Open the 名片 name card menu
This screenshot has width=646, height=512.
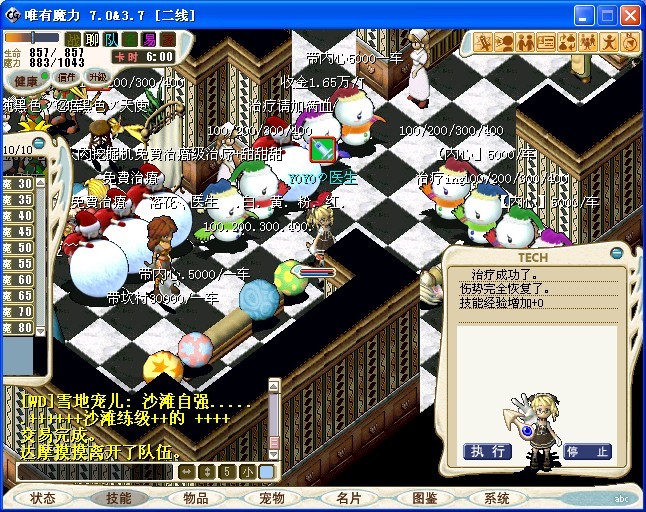tap(349, 498)
